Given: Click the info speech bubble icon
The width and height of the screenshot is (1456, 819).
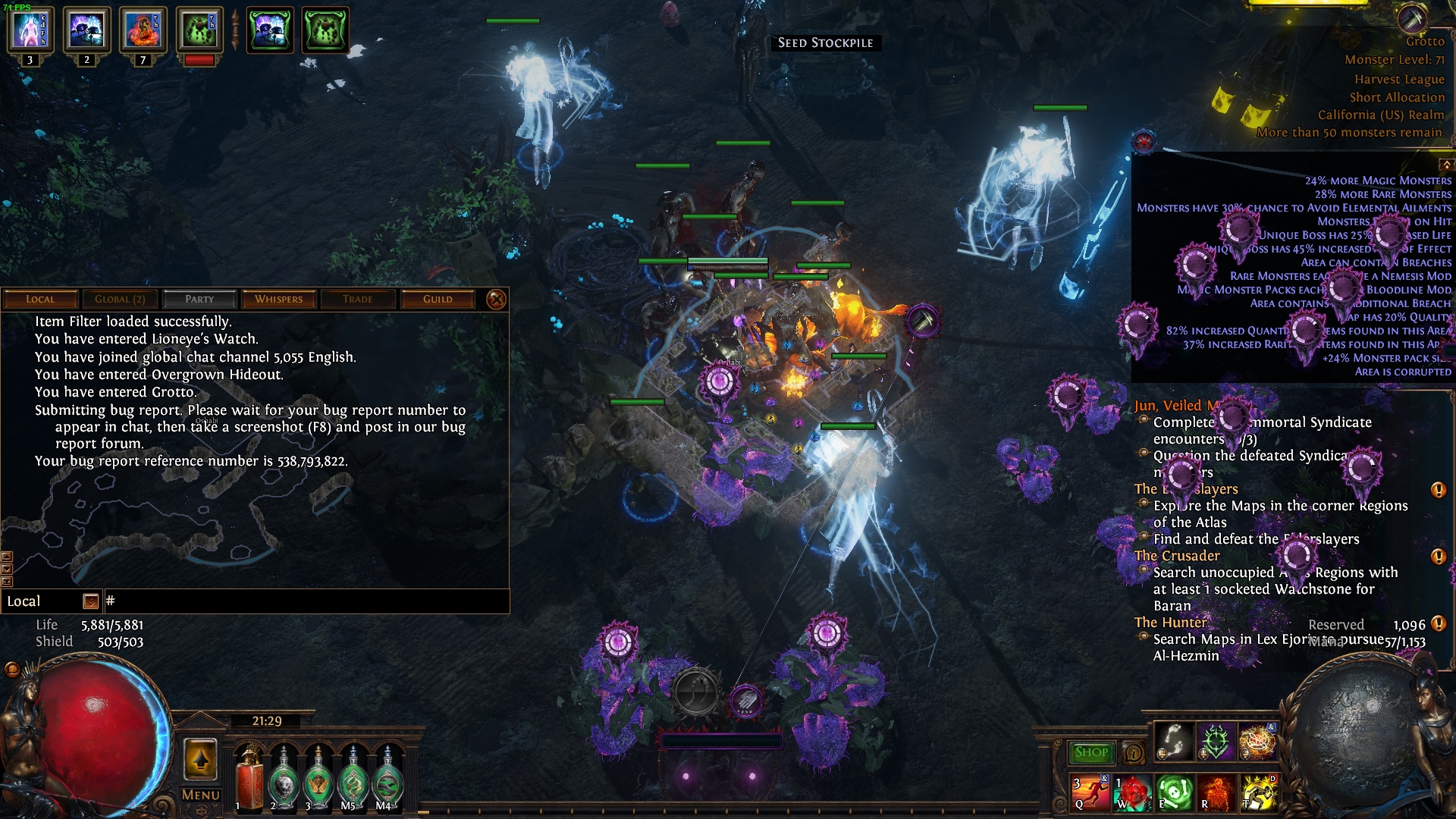Looking at the screenshot, I should pos(1133,753).
